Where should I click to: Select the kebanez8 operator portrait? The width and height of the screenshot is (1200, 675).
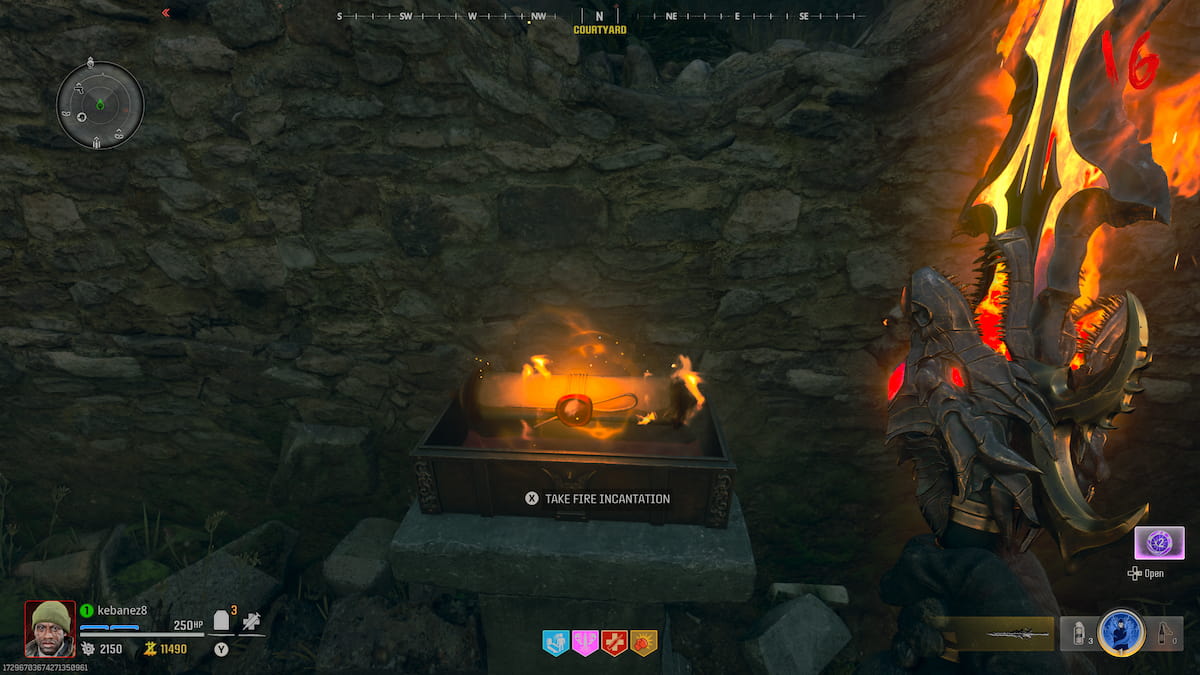click(x=50, y=628)
